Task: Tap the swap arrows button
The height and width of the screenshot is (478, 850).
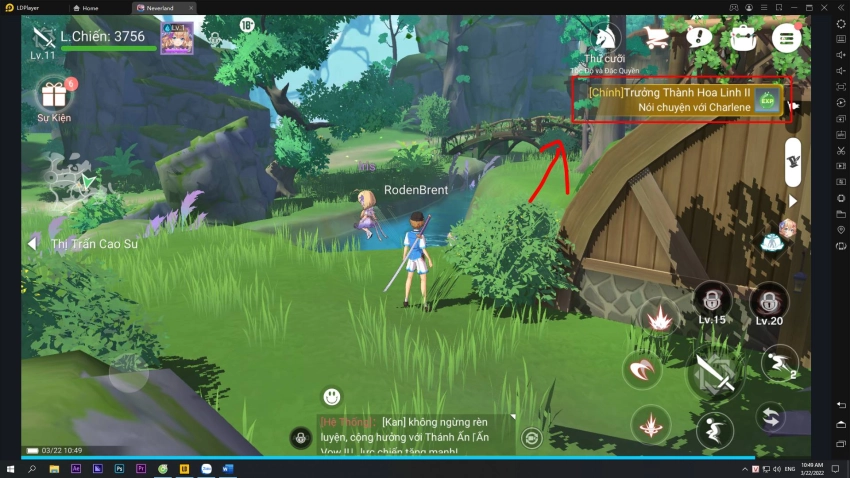Action: pyautogui.click(x=769, y=417)
